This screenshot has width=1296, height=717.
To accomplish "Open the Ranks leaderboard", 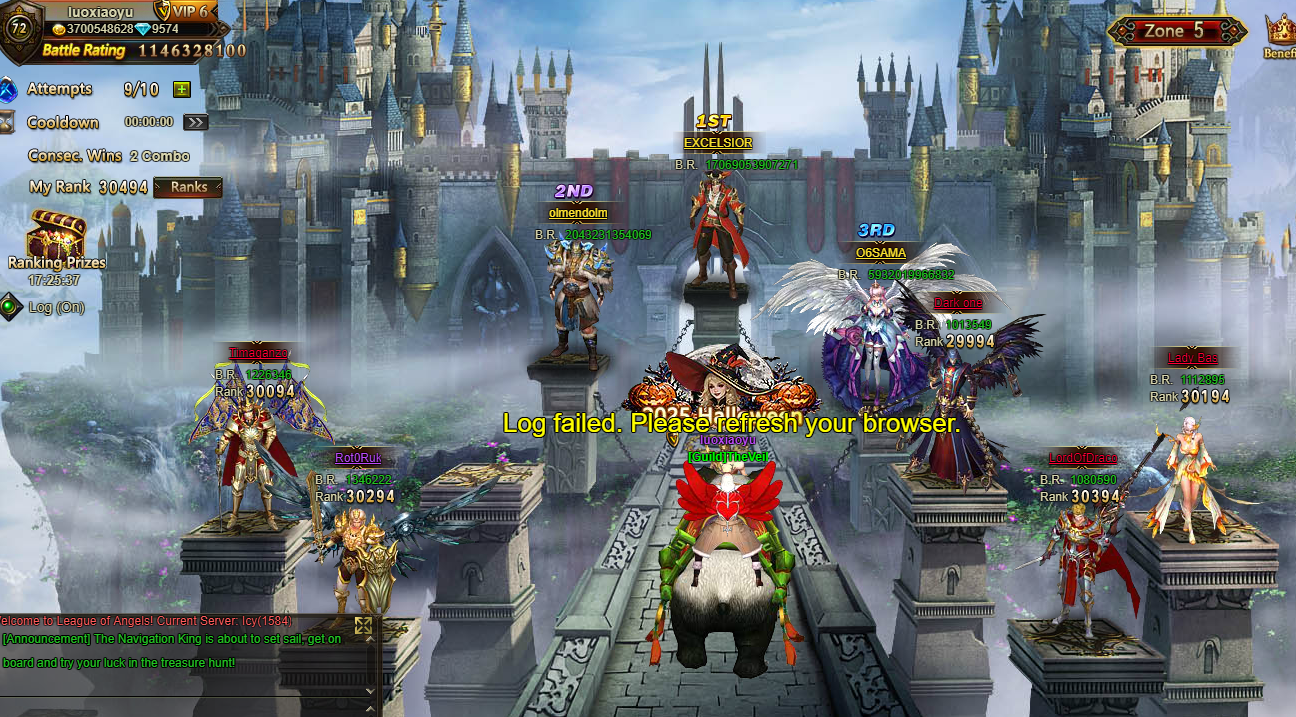I will pos(188,187).
